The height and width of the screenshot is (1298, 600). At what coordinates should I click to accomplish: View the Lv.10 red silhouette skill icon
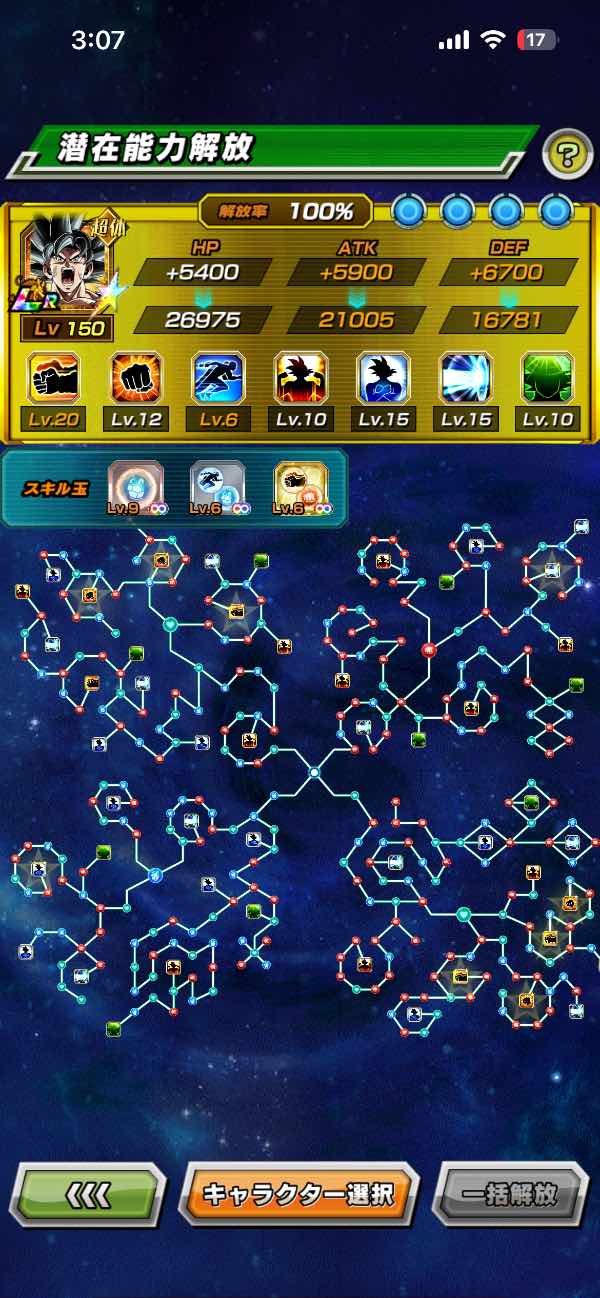[x=301, y=379]
